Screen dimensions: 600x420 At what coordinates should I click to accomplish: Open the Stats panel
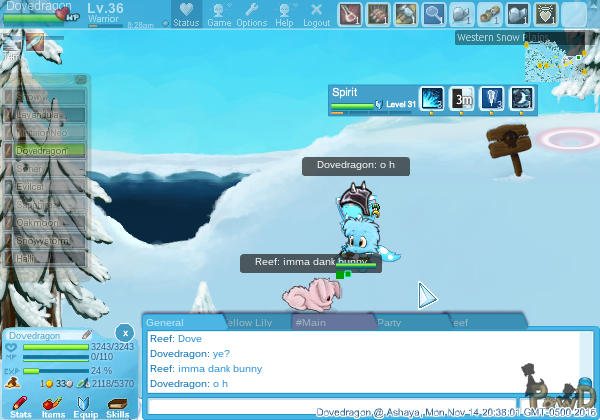point(21,406)
